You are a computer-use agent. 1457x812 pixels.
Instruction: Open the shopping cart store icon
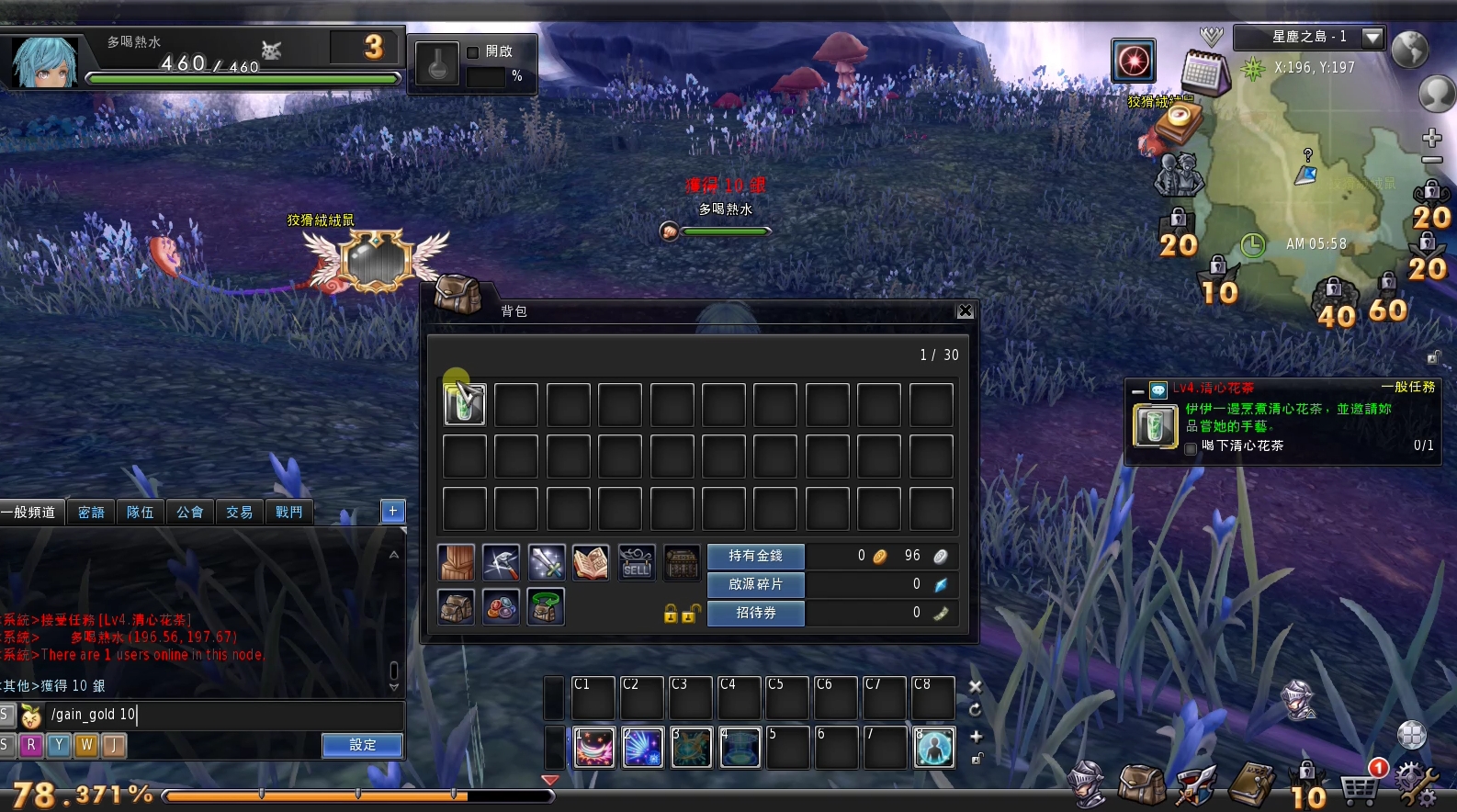tap(1358, 787)
